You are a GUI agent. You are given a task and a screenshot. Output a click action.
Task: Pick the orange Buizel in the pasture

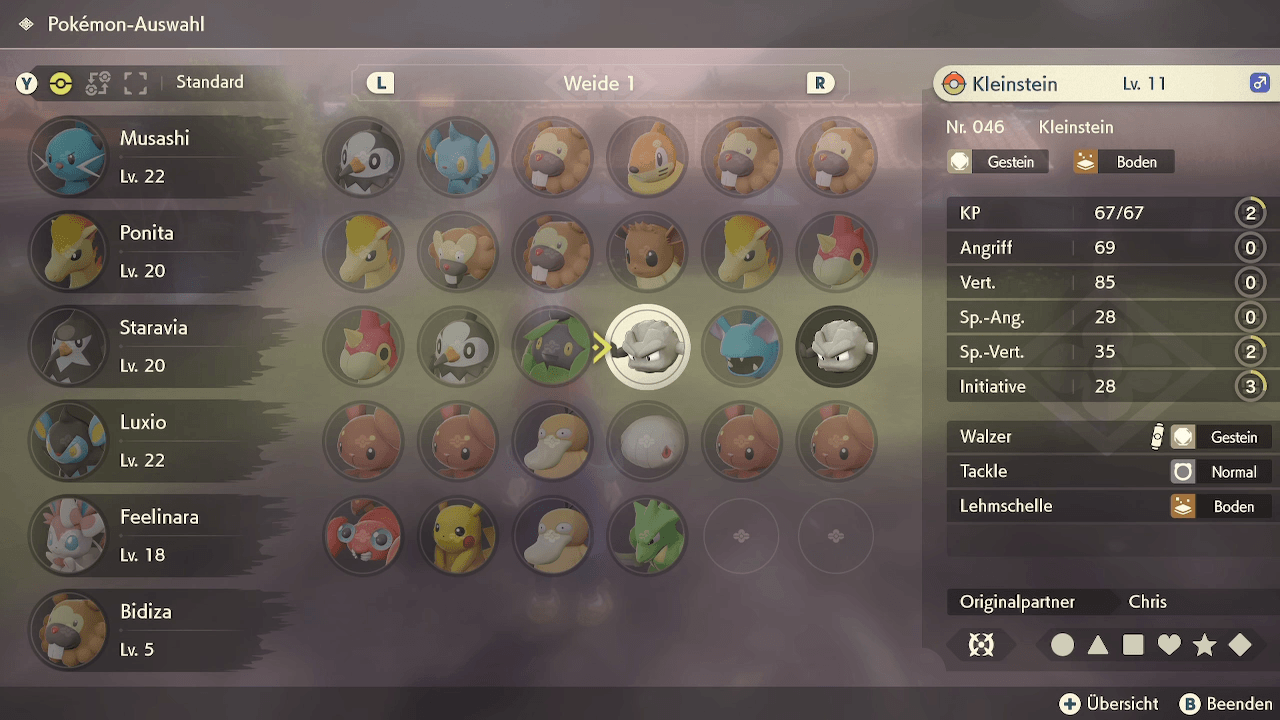[x=647, y=158]
